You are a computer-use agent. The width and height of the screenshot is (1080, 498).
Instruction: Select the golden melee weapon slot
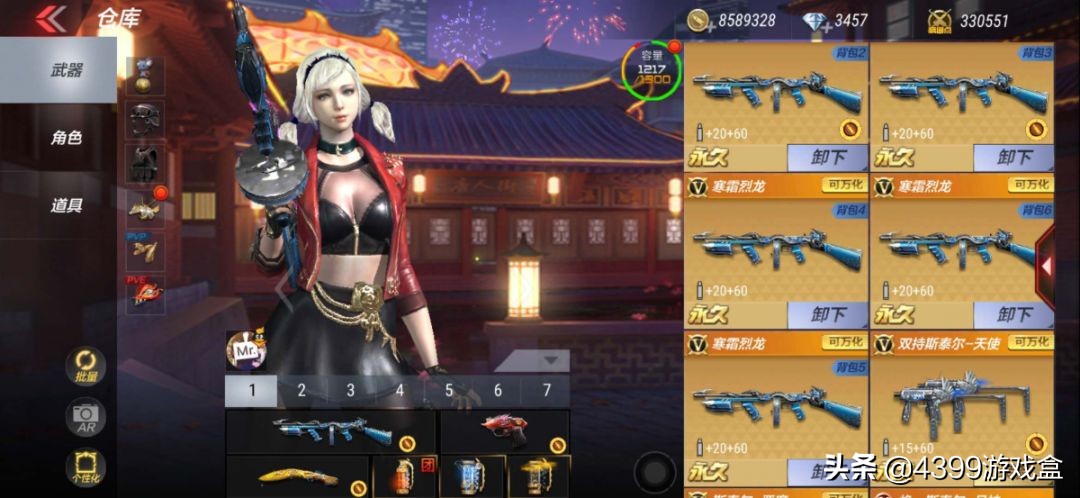tap(297, 477)
